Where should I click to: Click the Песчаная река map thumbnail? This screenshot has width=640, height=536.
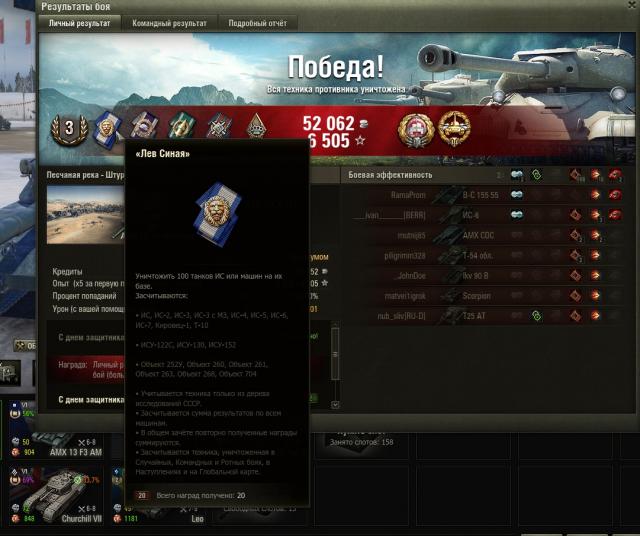[85, 213]
